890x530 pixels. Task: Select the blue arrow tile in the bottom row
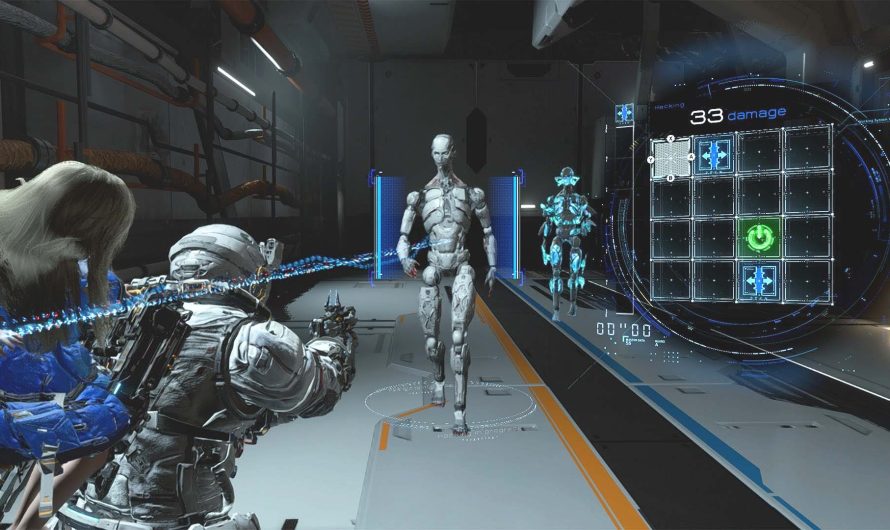tap(760, 280)
